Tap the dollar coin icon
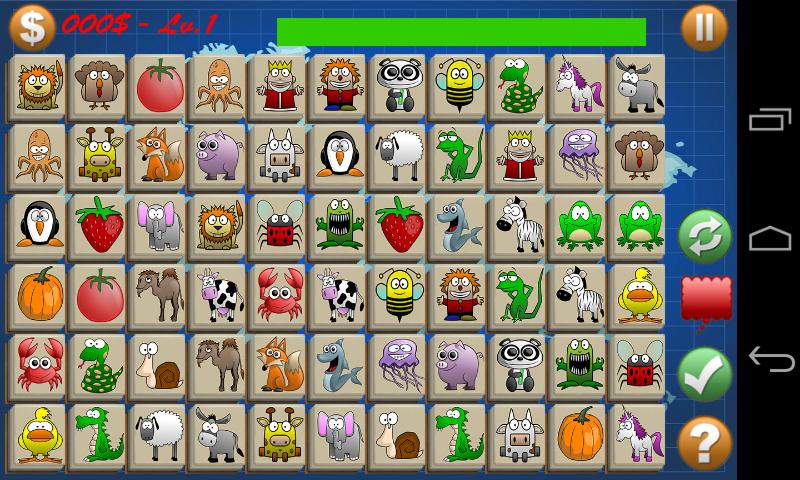 tap(31, 26)
